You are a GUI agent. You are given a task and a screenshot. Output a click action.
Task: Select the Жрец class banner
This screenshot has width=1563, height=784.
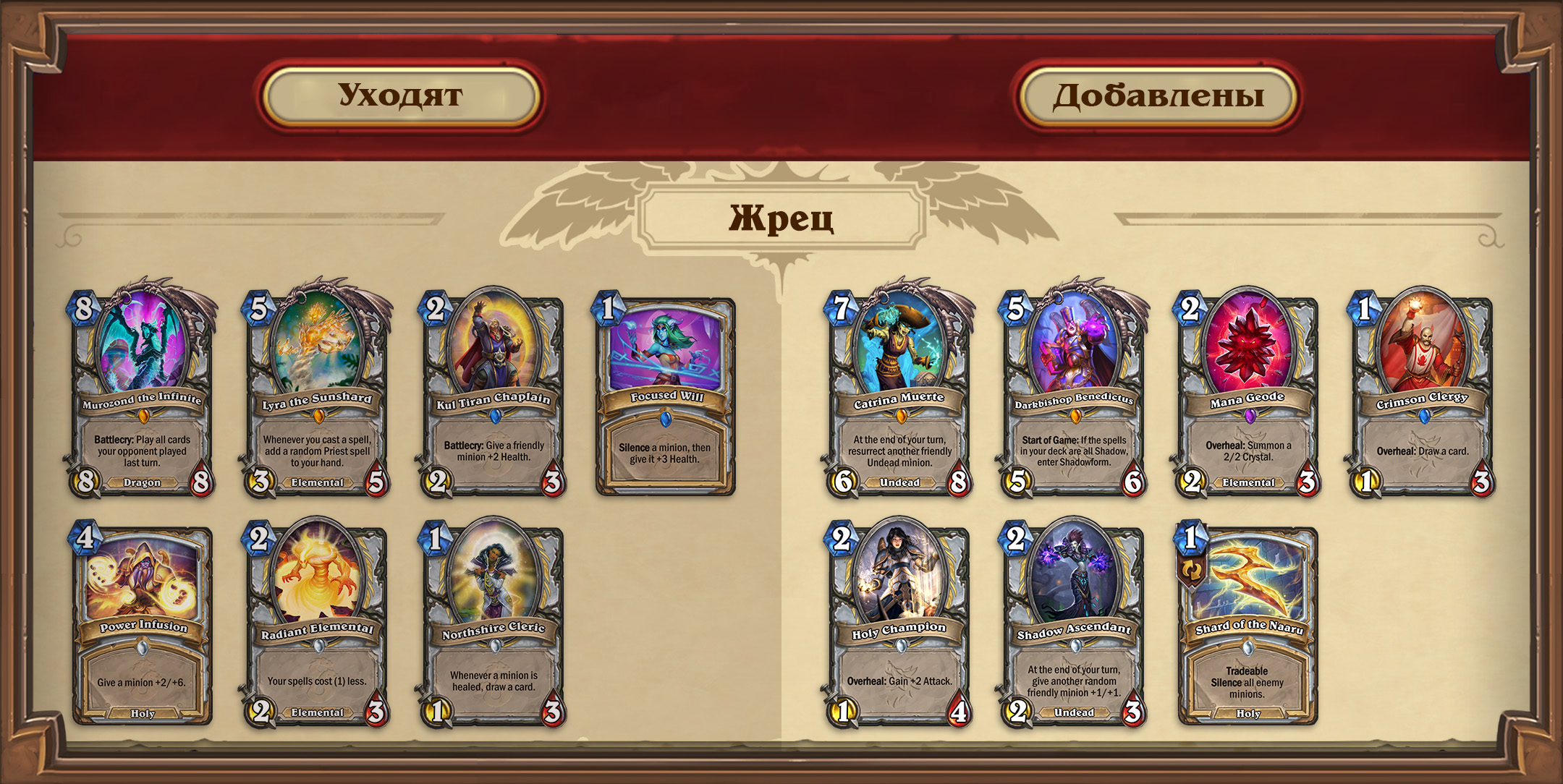click(x=781, y=218)
